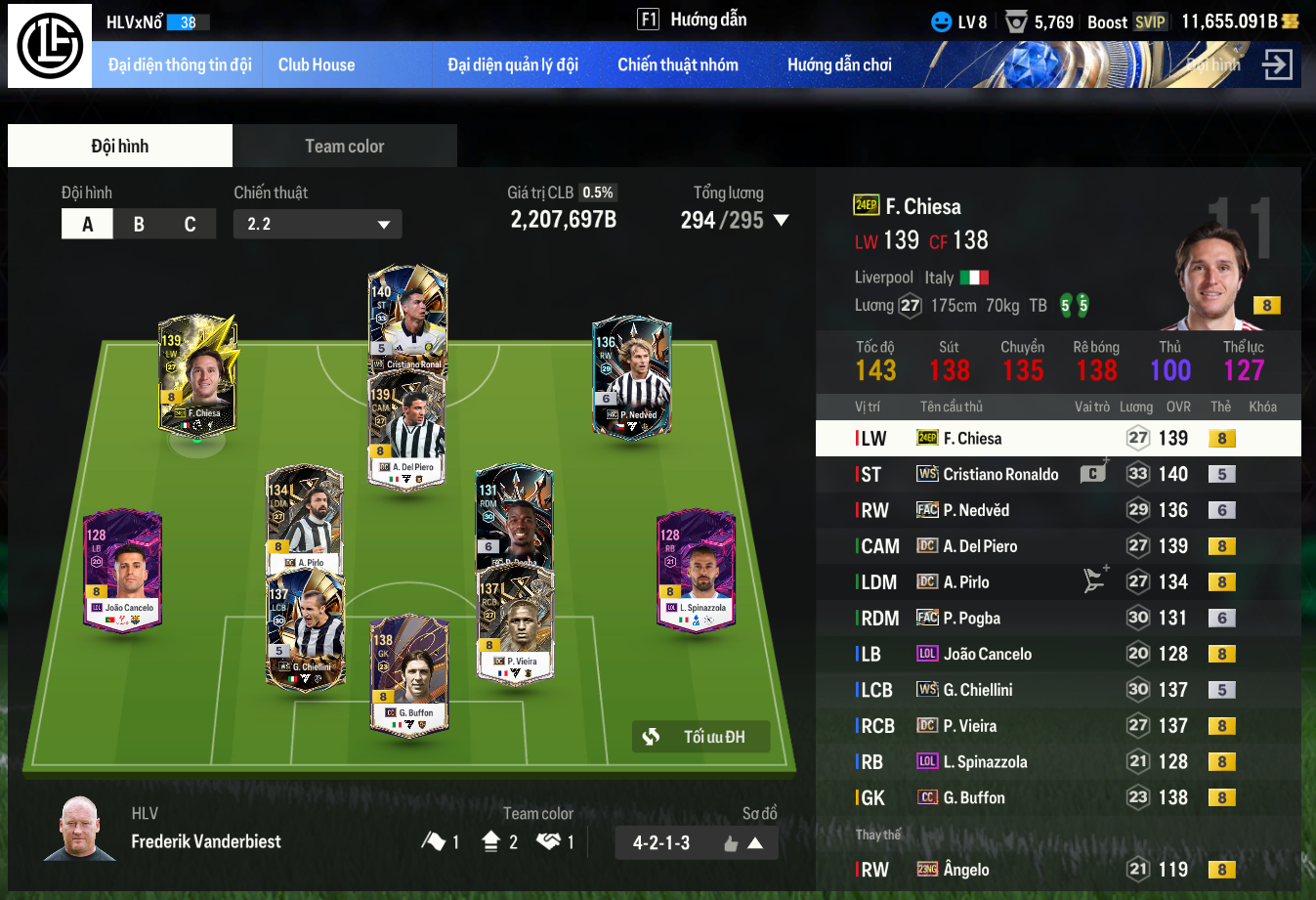Click the Tối ưu ĐH optimize button
The width and height of the screenshot is (1316, 900).
tap(700, 737)
